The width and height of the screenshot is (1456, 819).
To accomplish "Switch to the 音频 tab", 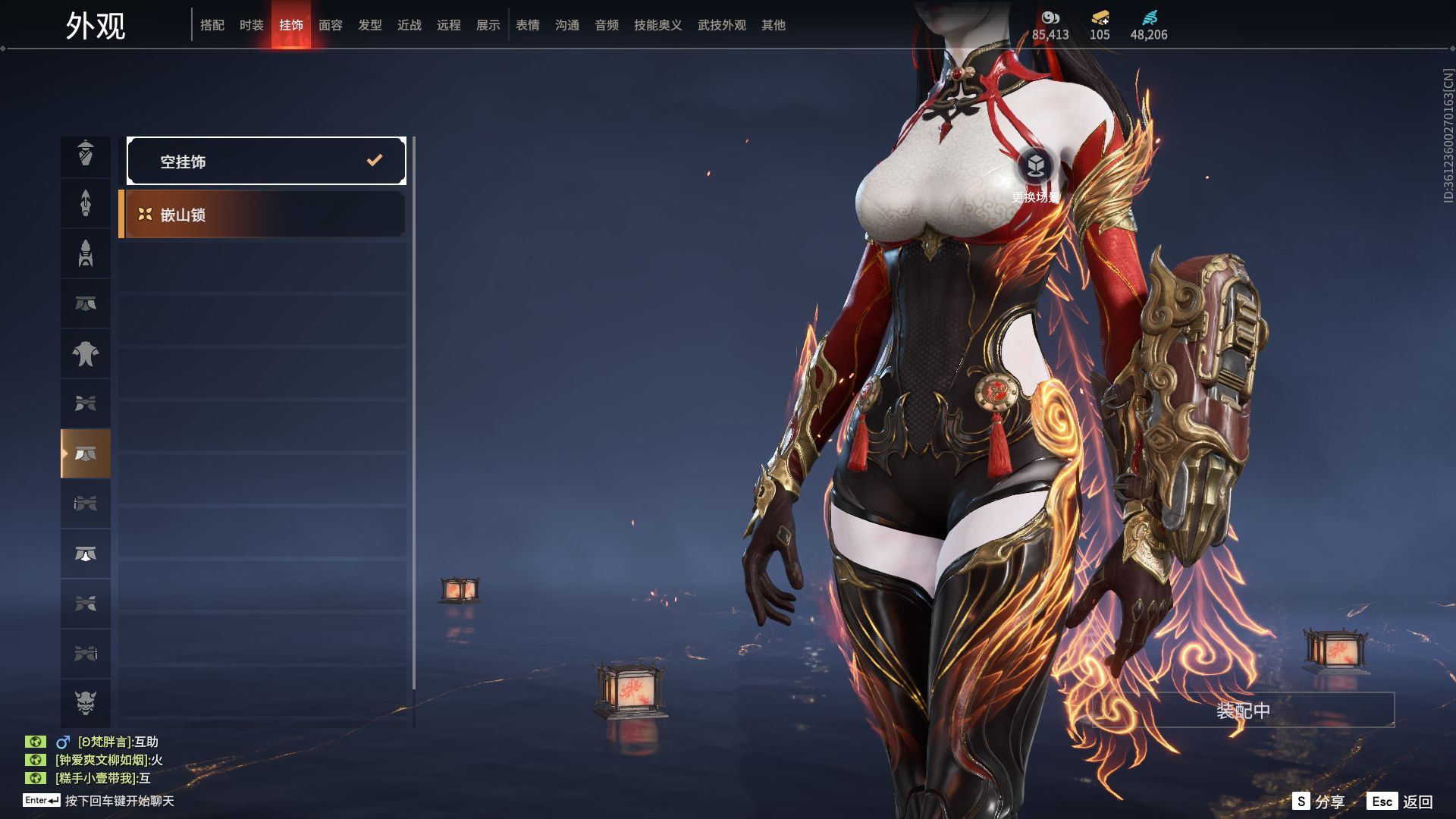I will point(607,25).
